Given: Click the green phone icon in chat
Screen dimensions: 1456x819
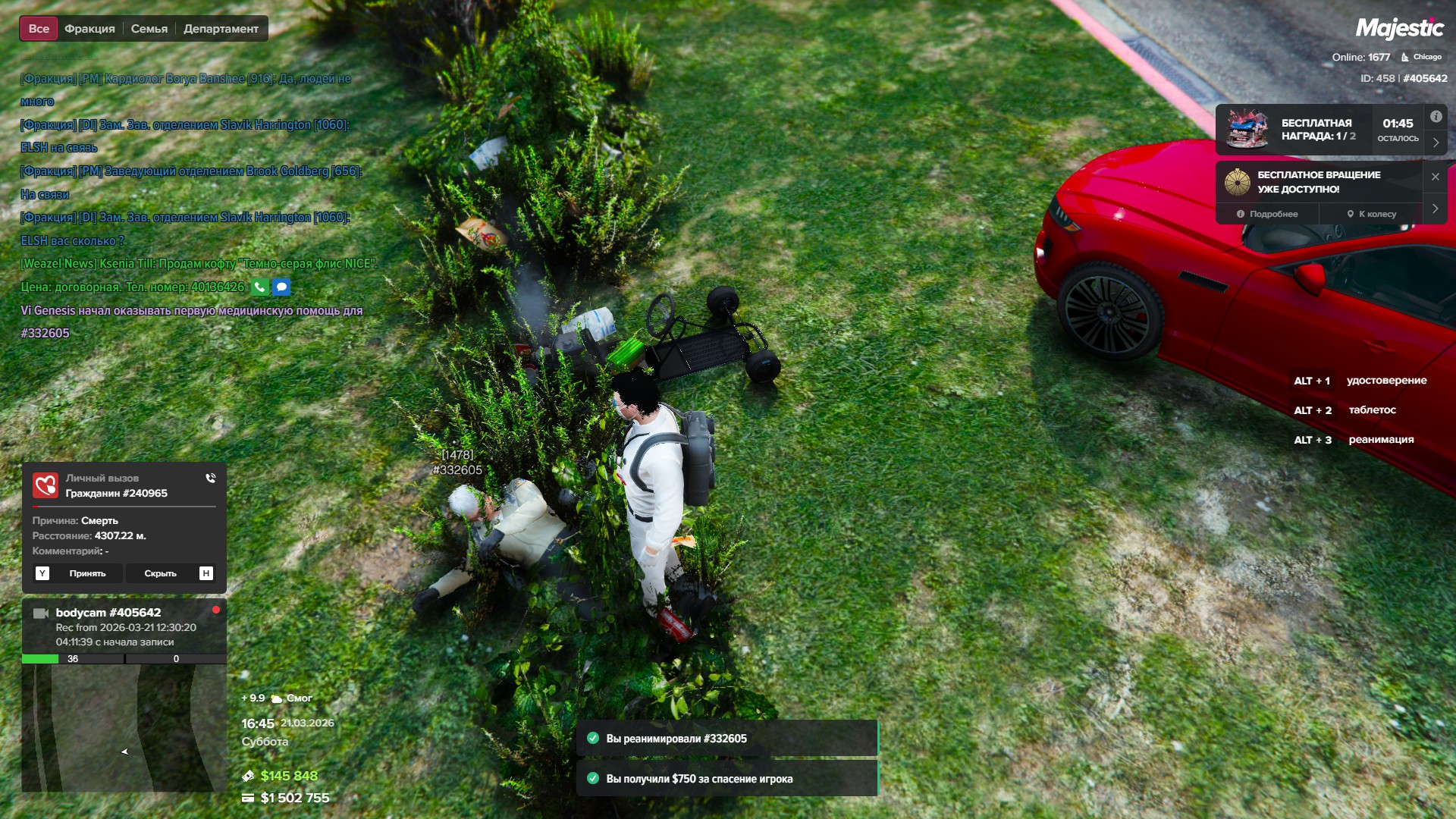Looking at the screenshot, I should (x=260, y=287).
